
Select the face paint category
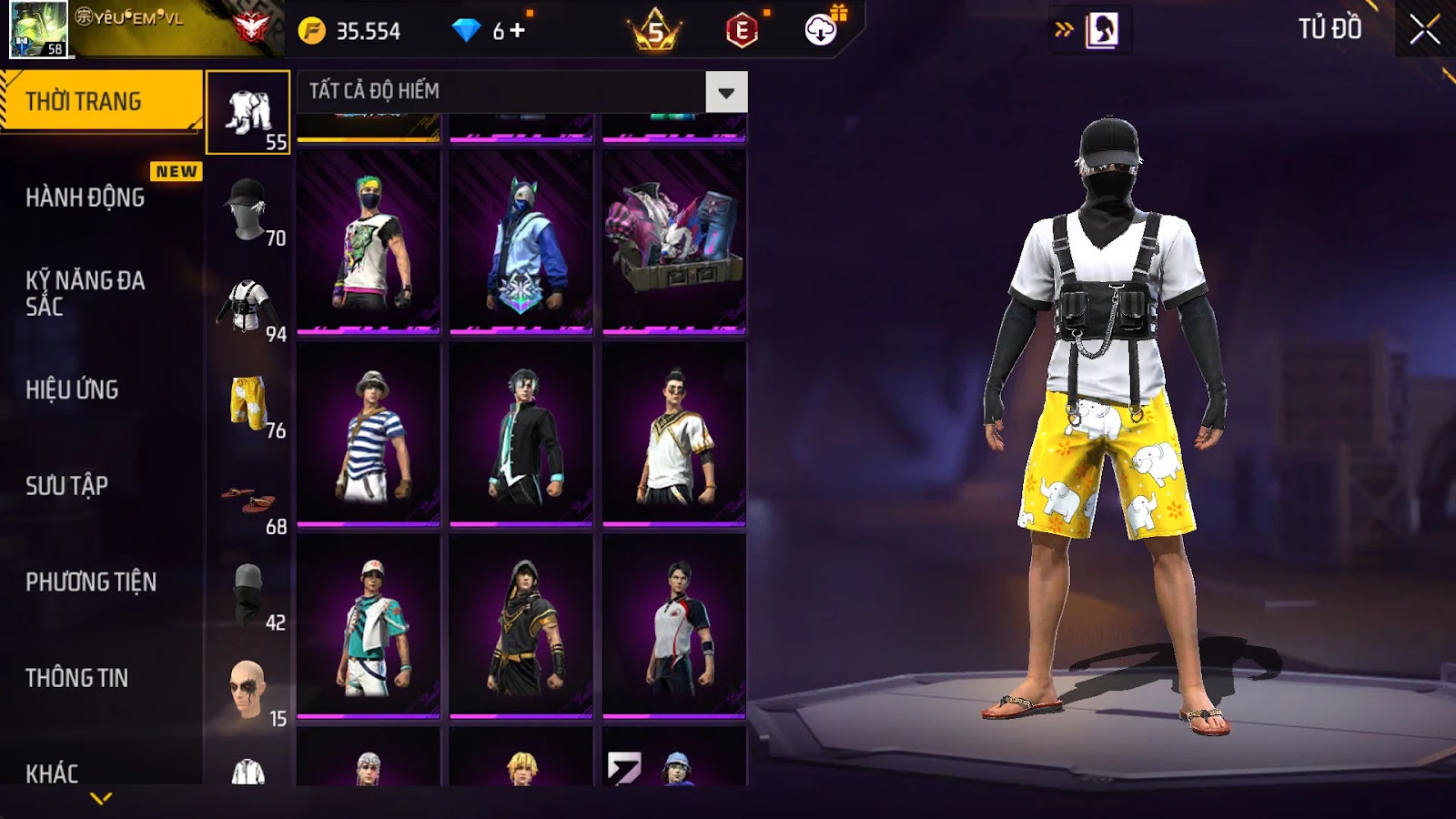click(x=248, y=690)
